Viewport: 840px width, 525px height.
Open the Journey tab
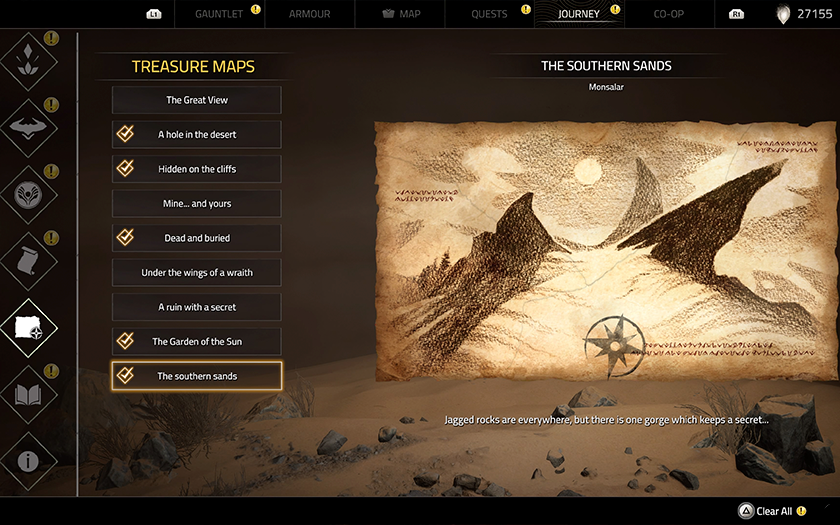click(x=579, y=14)
